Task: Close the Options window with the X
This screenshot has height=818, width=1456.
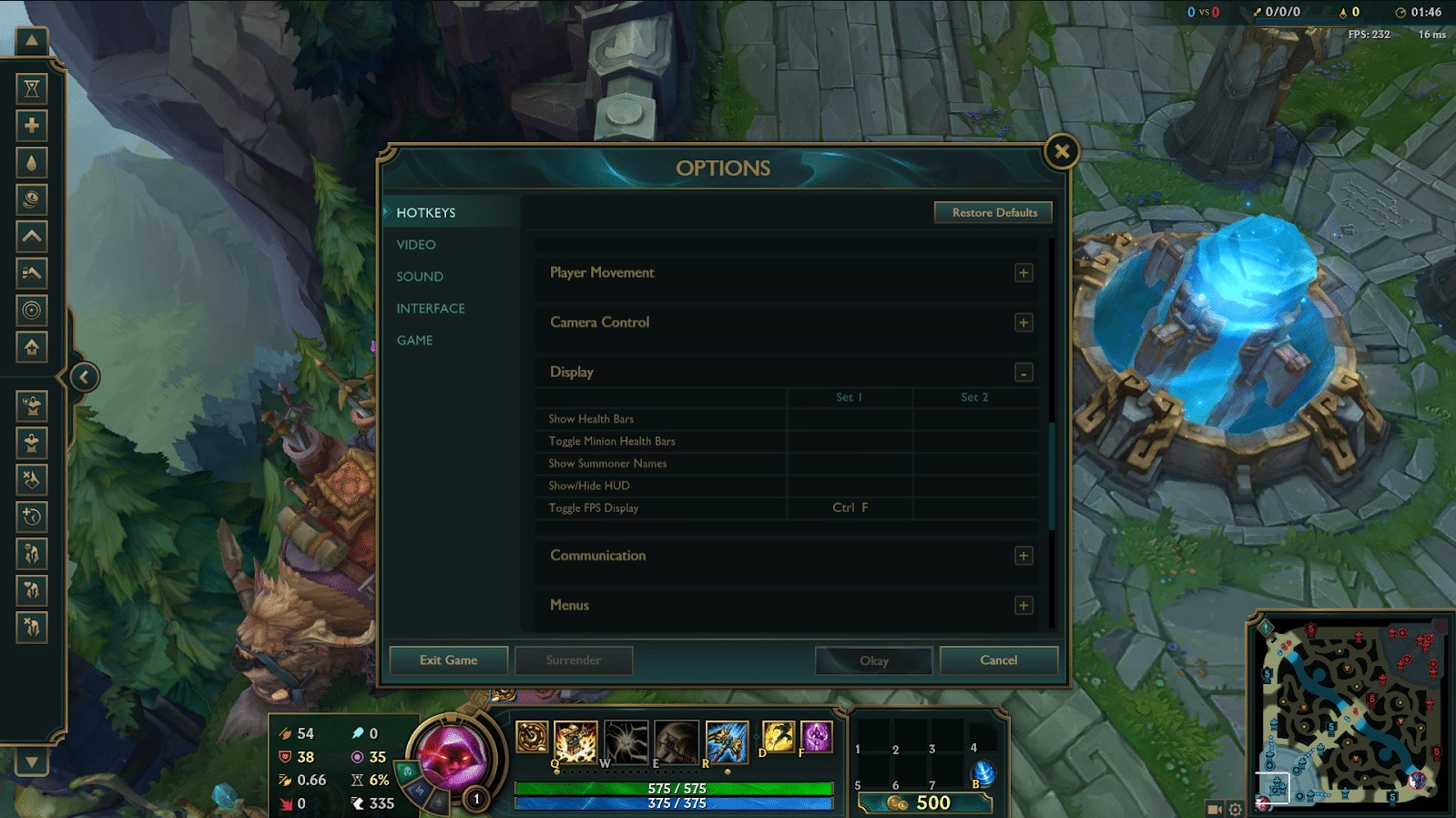Action: [1062, 151]
